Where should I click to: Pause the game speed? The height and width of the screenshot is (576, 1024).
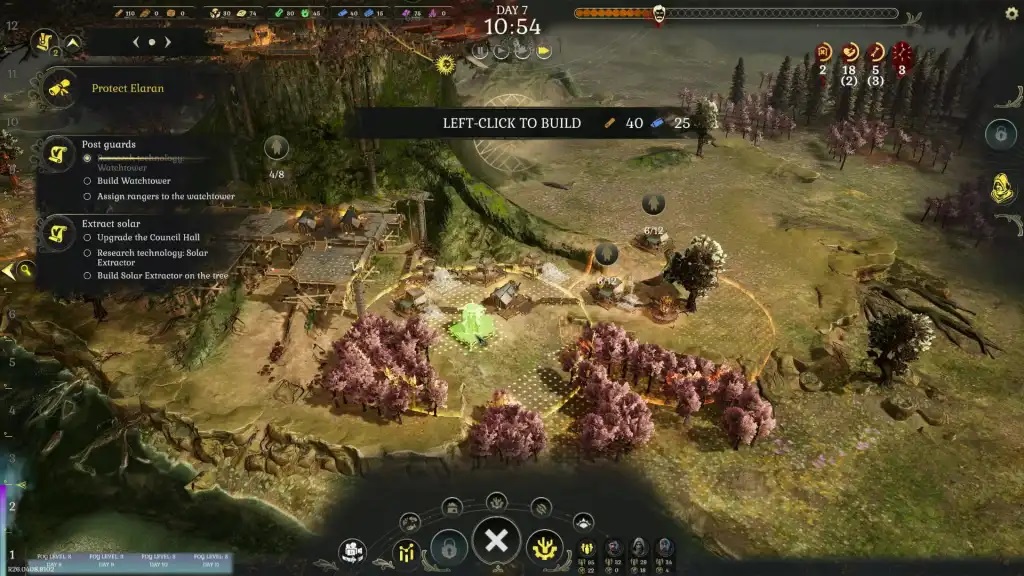coord(480,51)
